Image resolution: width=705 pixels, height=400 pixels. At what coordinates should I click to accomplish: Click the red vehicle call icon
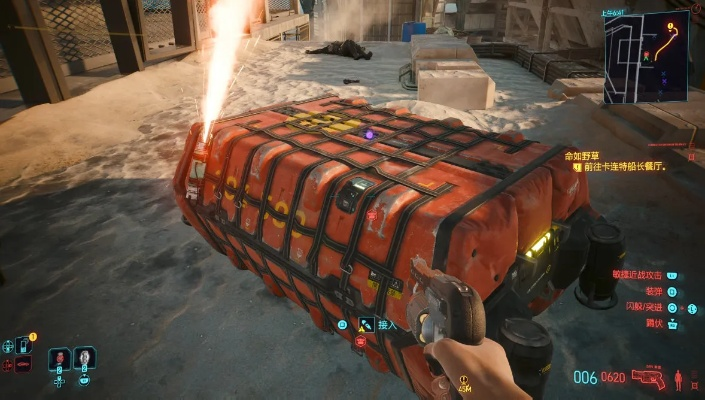23,362
